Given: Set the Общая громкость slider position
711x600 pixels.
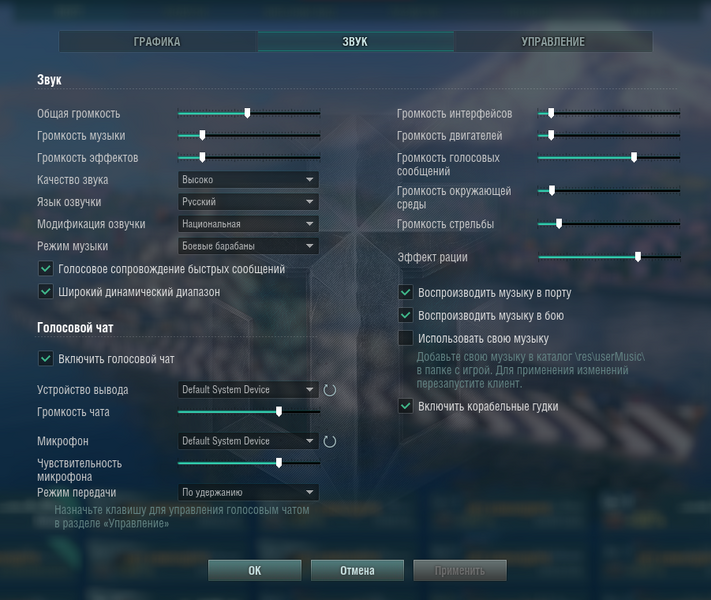Looking at the screenshot, I should (248, 114).
